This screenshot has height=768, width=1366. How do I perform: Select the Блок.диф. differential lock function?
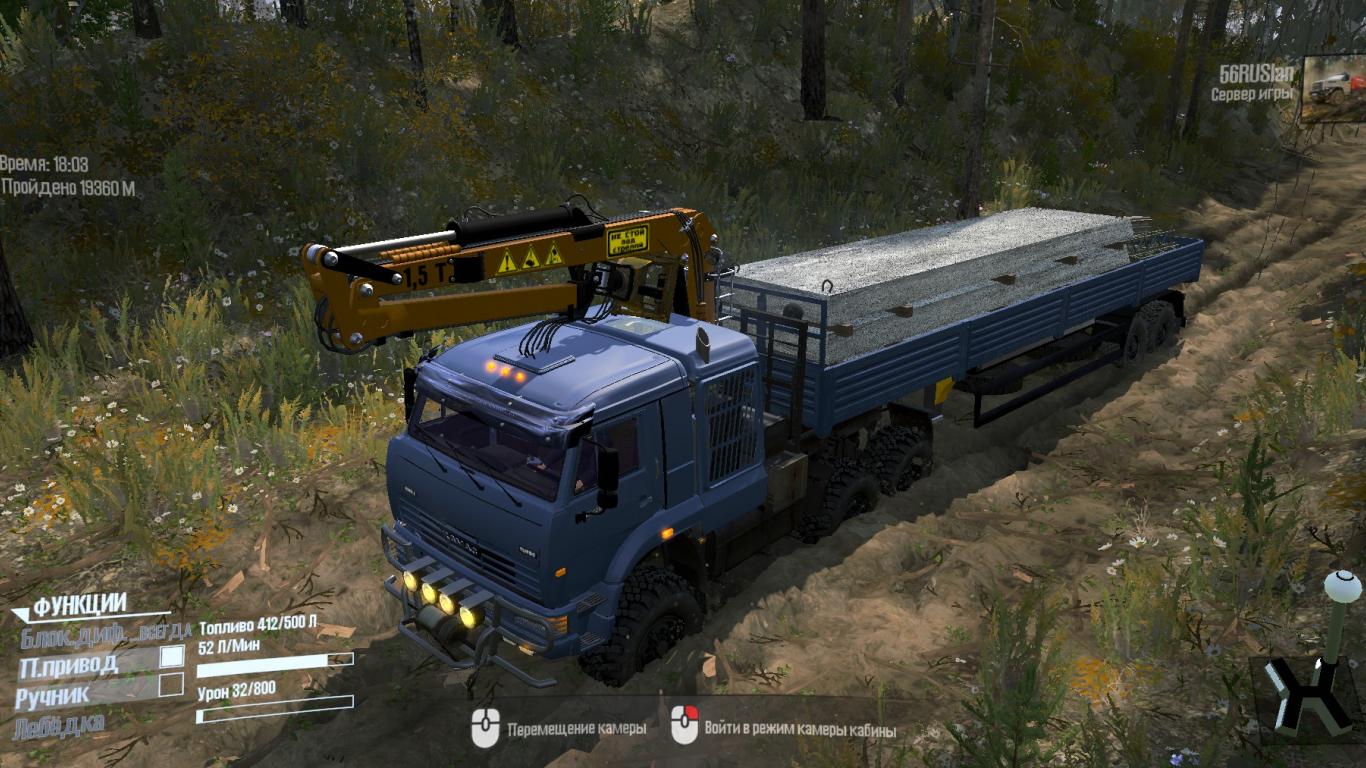(70, 632)
